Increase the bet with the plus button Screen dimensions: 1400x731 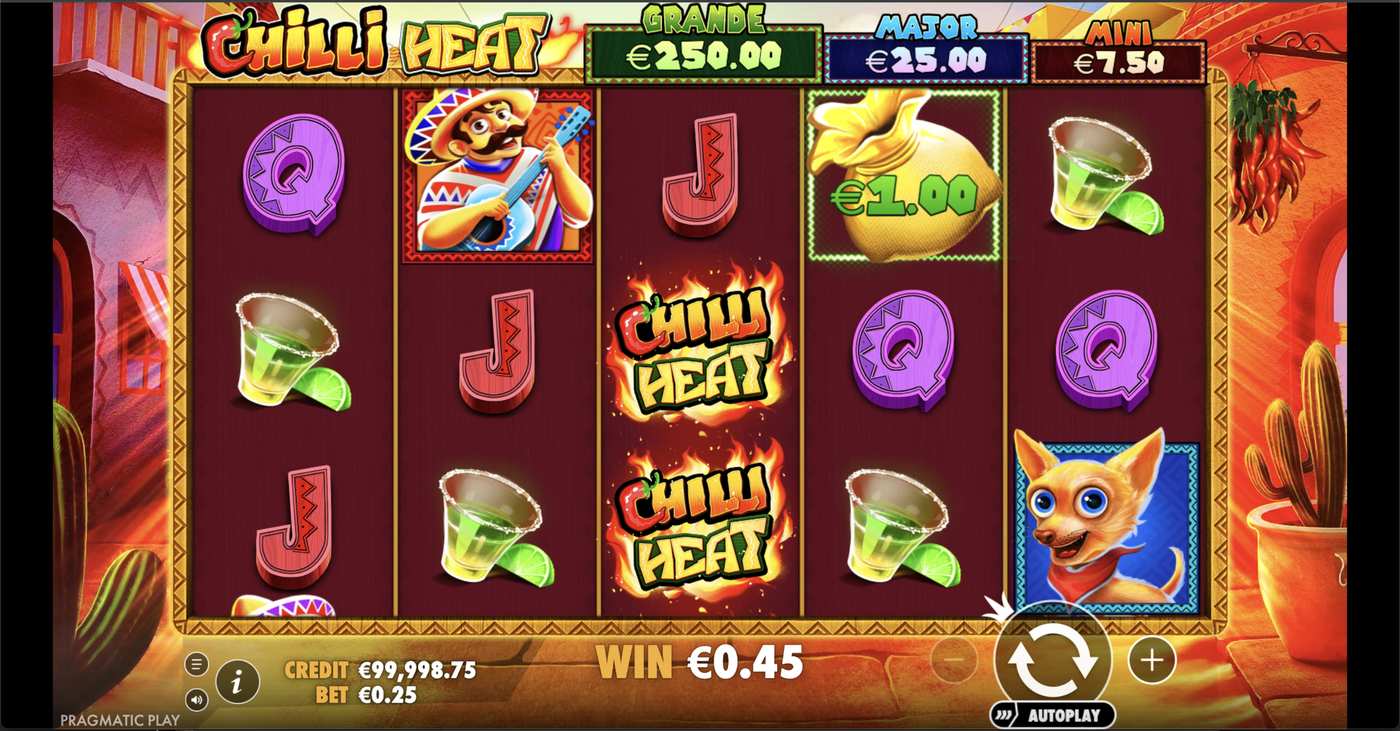tap(1151, 660)
